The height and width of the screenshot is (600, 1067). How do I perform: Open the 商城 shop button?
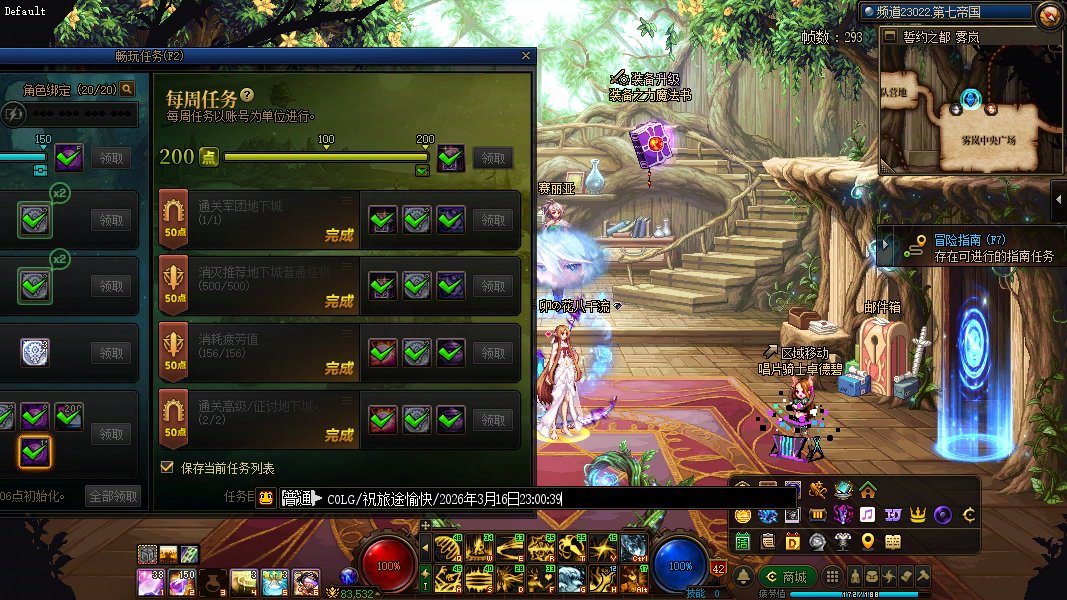[786, 577]
